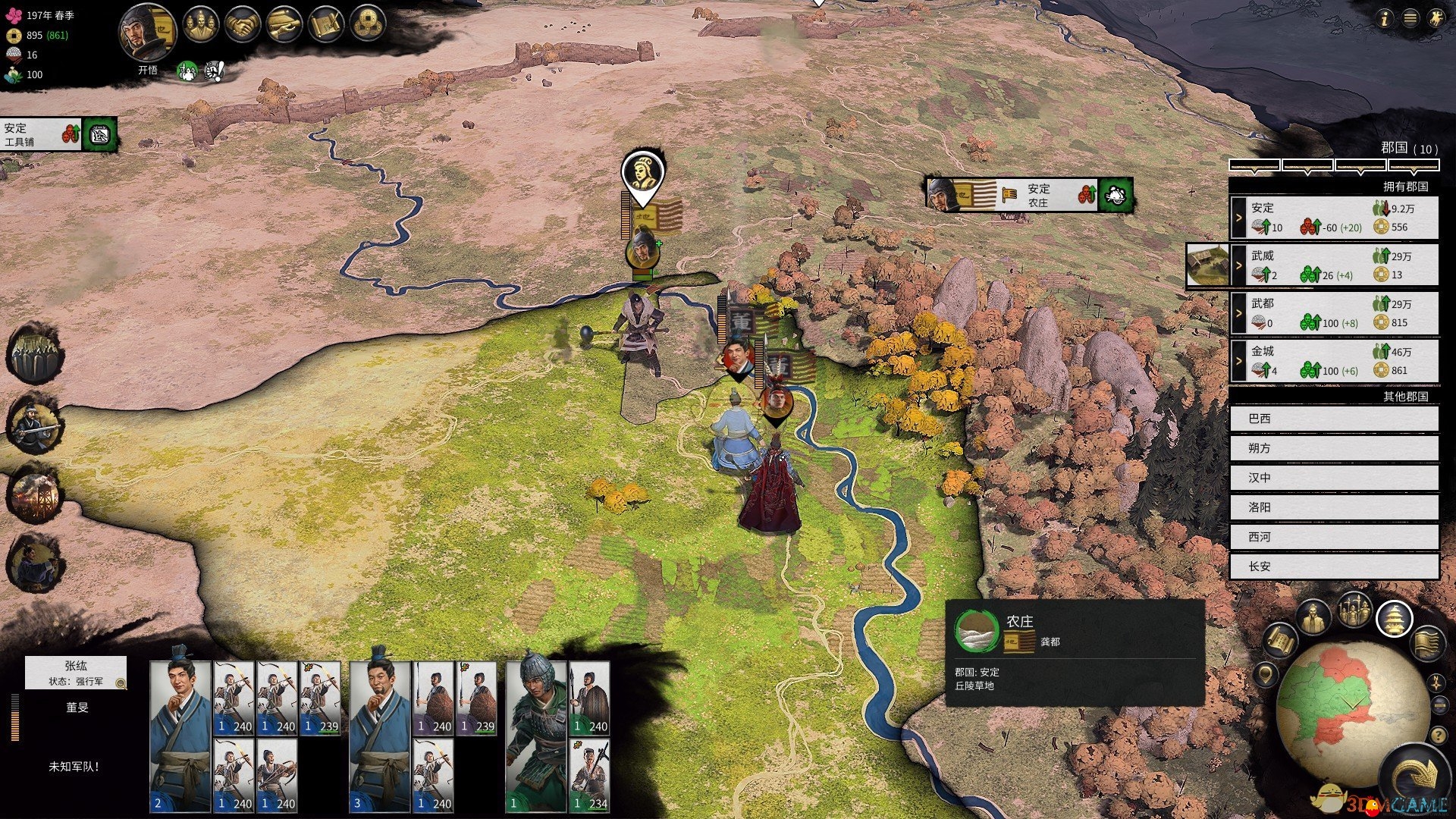Screen dimensions: 1456x819
Task: Open the faction leader portrait panel
Action: pos(147,33)
